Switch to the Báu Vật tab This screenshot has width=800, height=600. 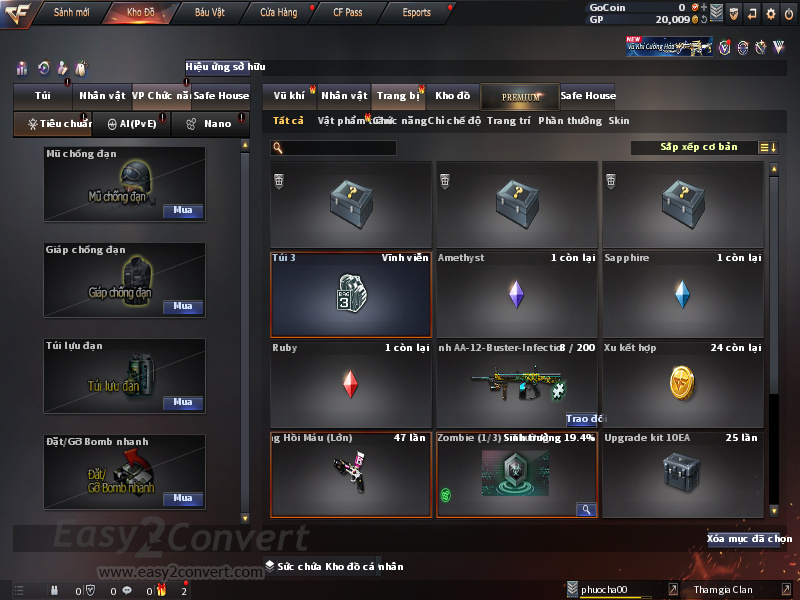click(210, 13)
